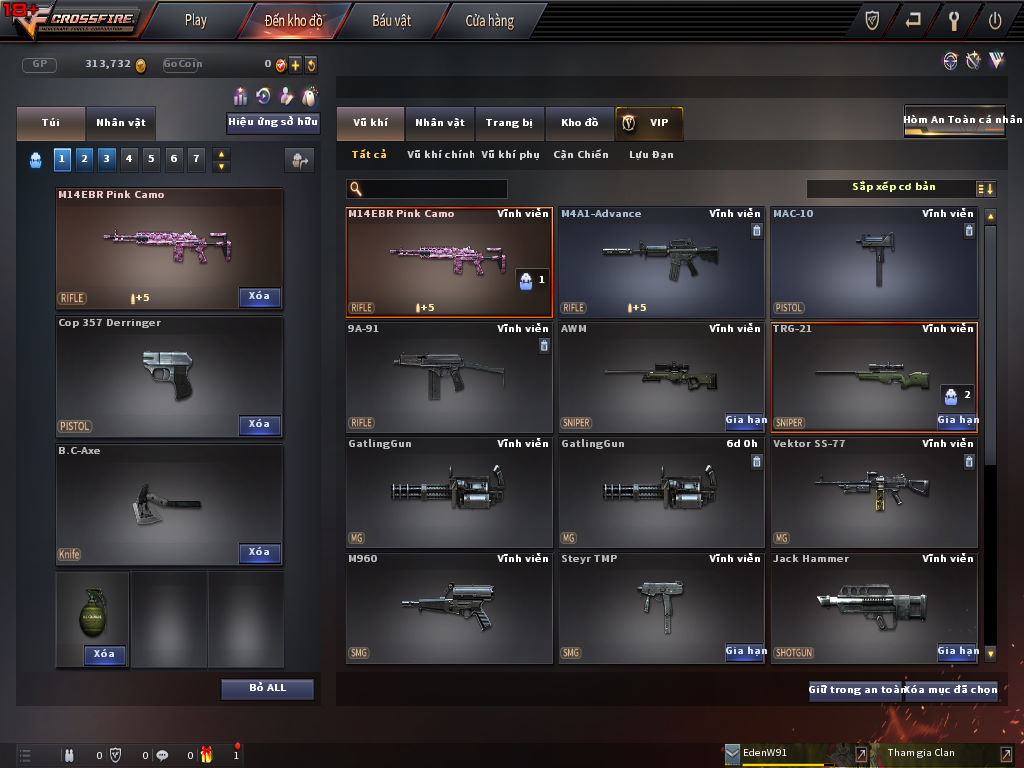Renew the AWM with Gia hạn

point(745,421)
